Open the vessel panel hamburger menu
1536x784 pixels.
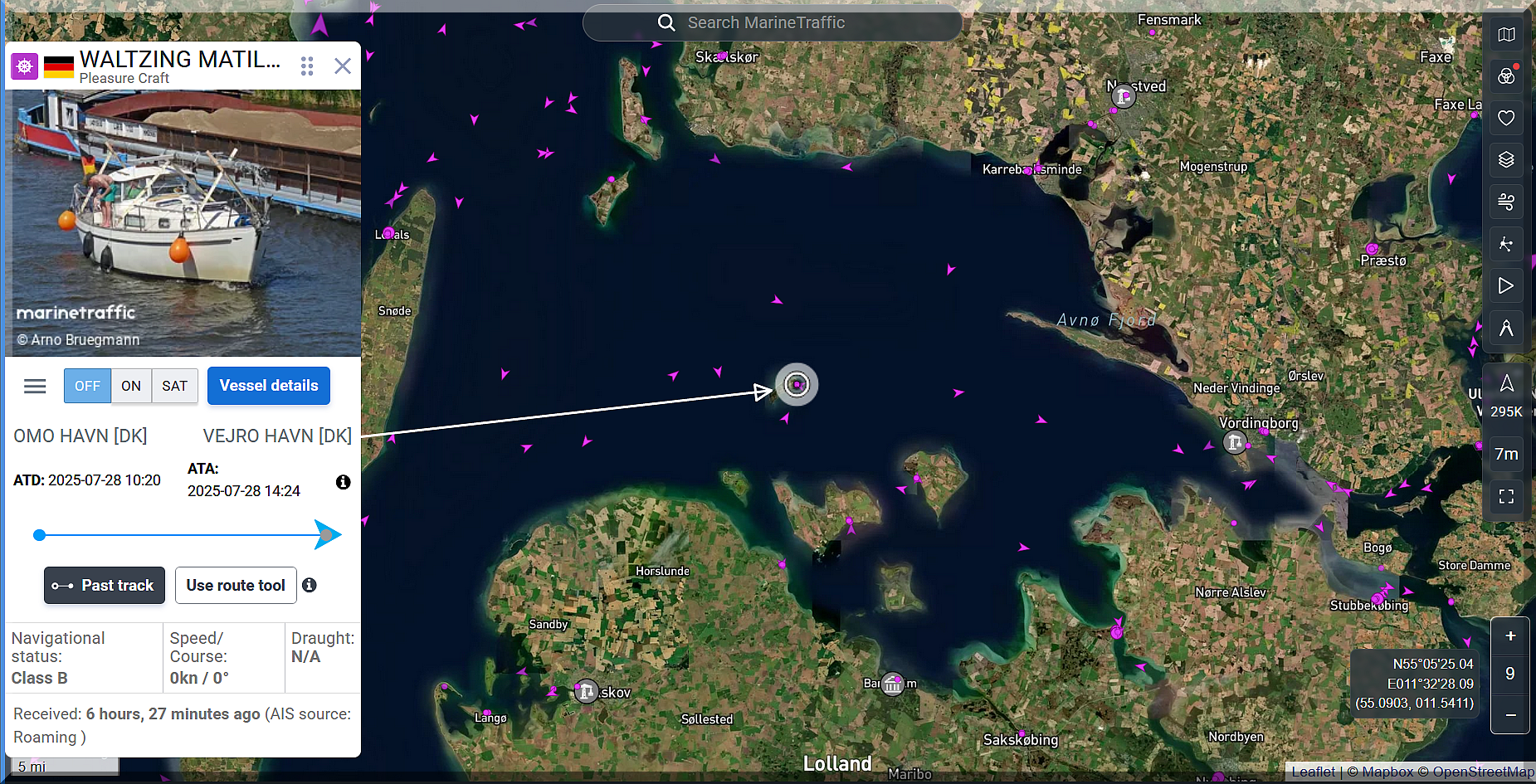point(35,387)
